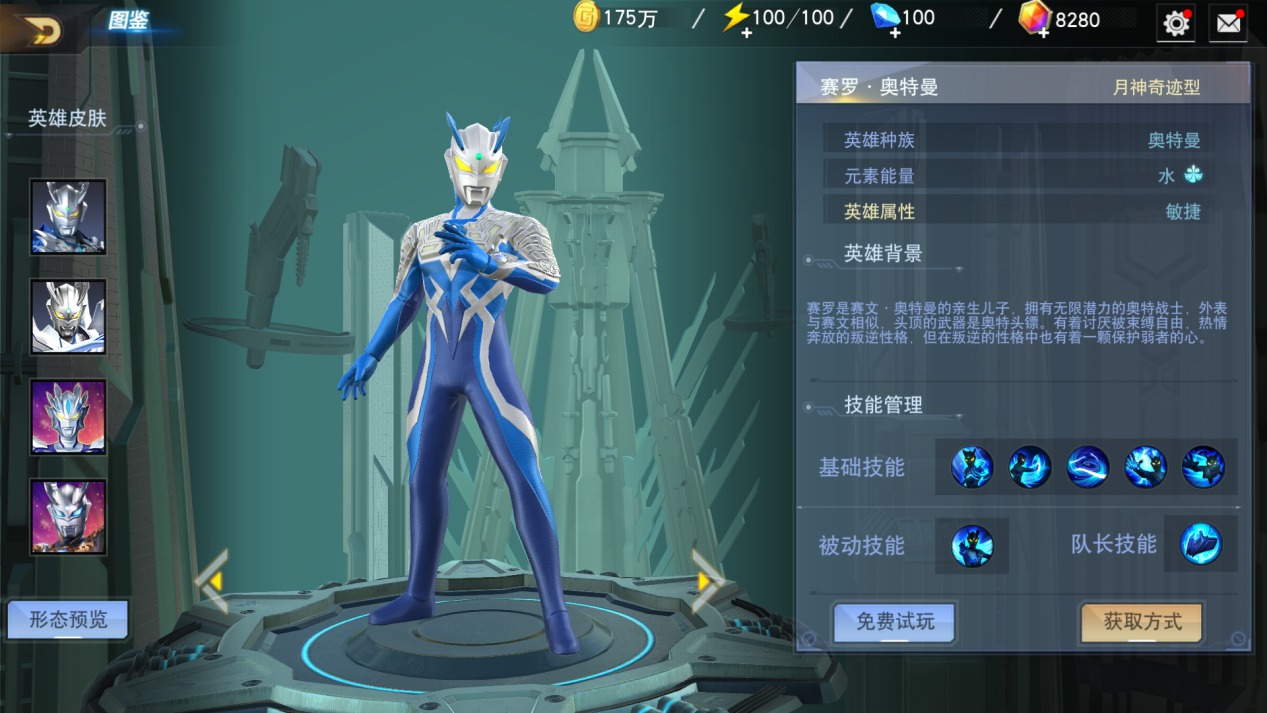Screen dimensions: 1267x713
Task: View the passive skill icon
Action: (972, 546)
